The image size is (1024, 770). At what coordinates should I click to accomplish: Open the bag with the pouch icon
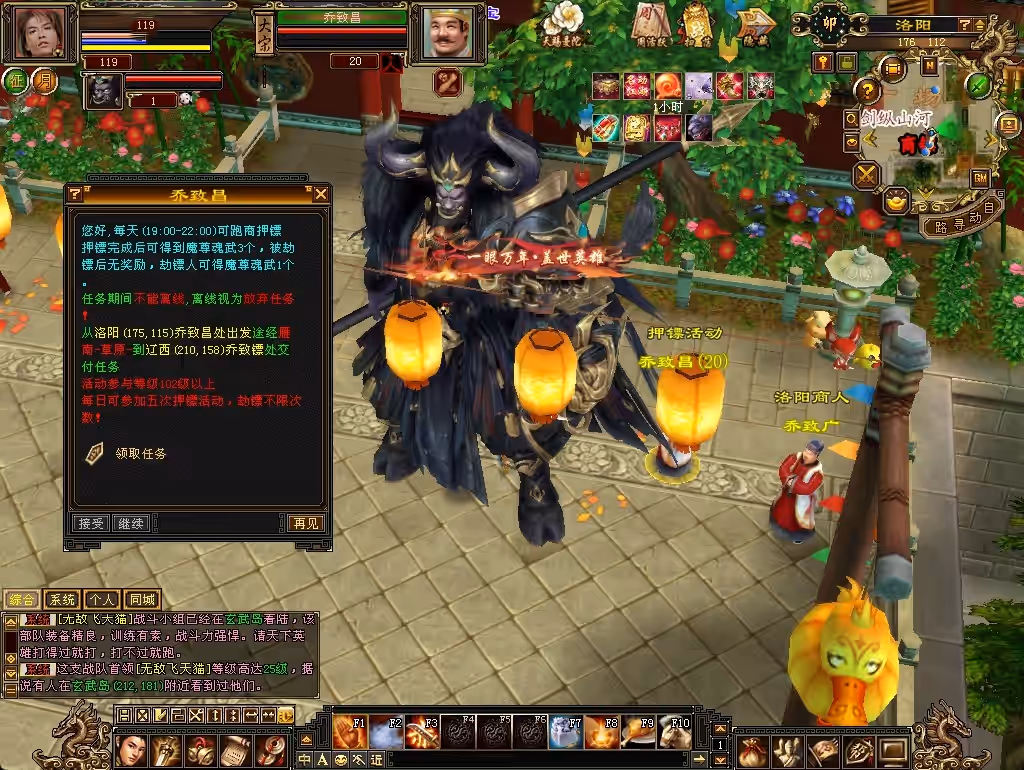click(753, 749)
